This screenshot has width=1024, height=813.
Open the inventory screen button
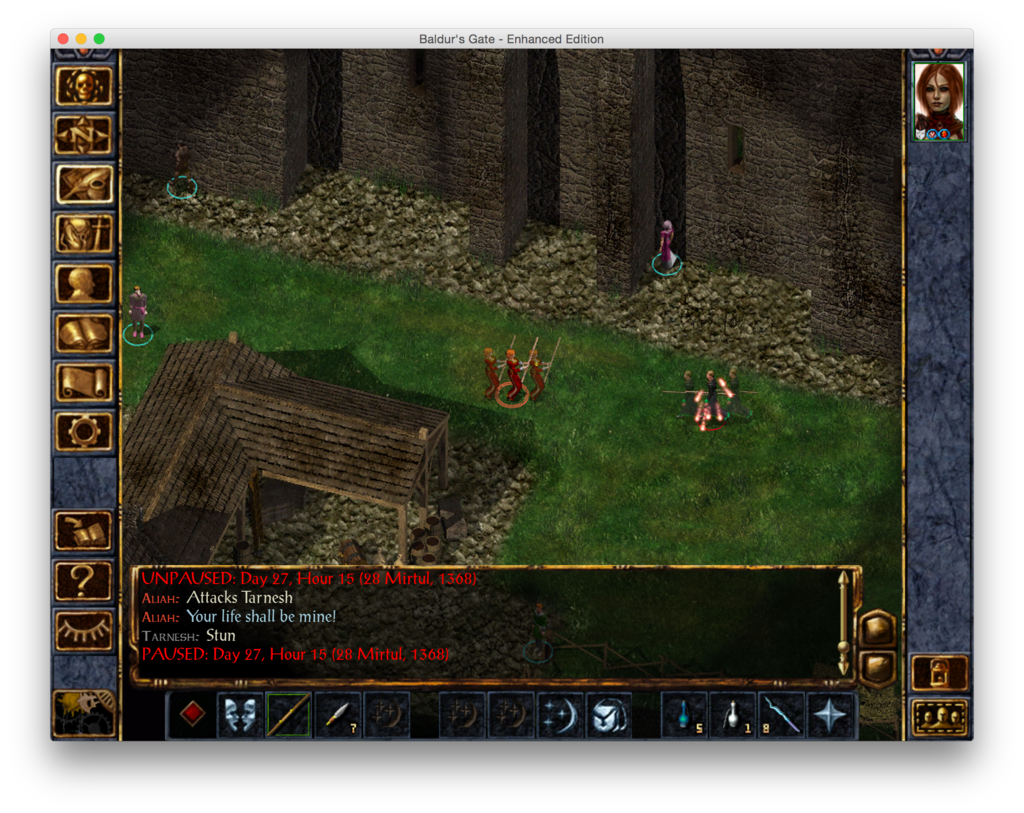coord(84,234)
